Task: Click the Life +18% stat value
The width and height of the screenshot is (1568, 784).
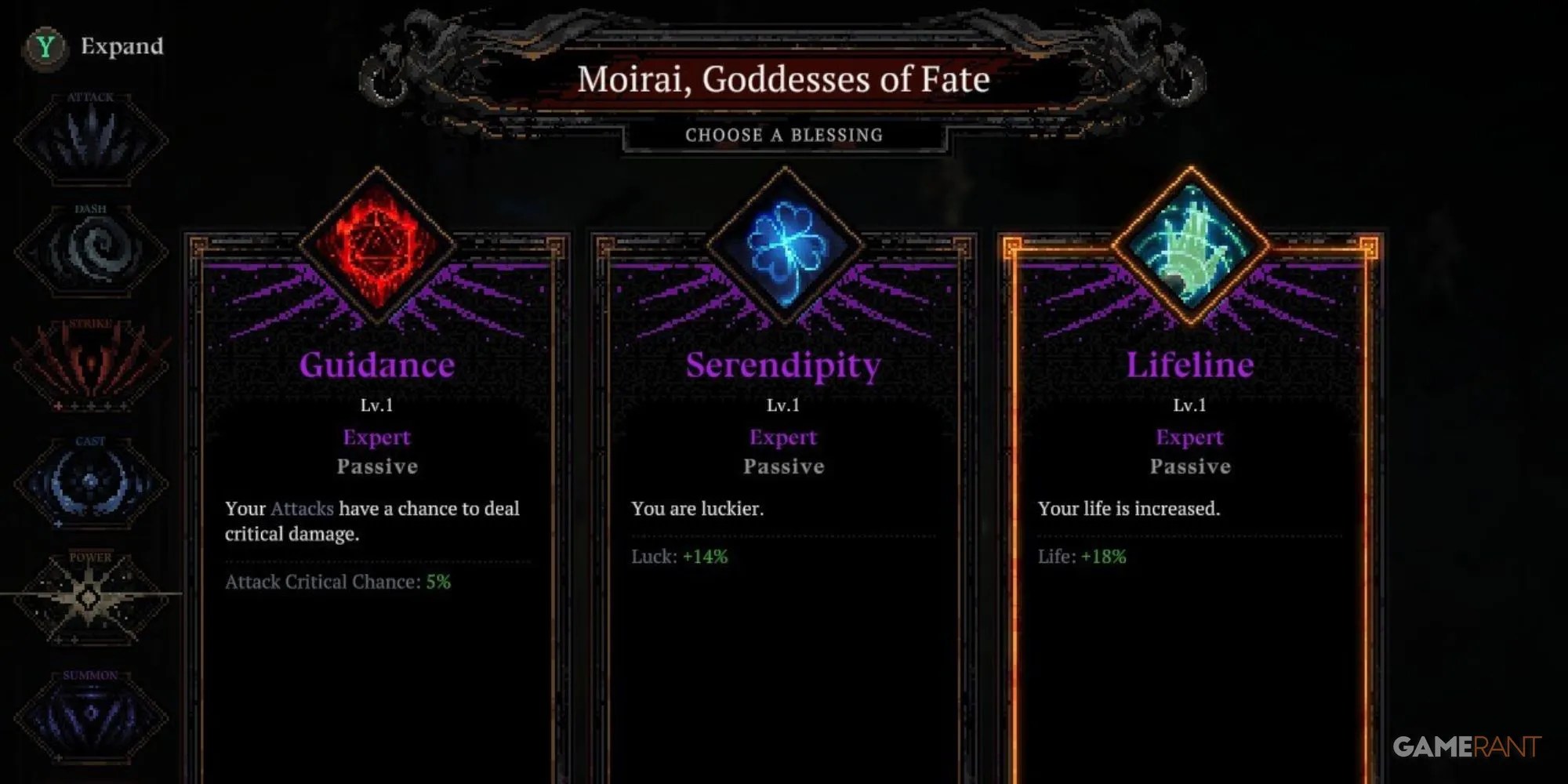Action: tap(1082, 557)
